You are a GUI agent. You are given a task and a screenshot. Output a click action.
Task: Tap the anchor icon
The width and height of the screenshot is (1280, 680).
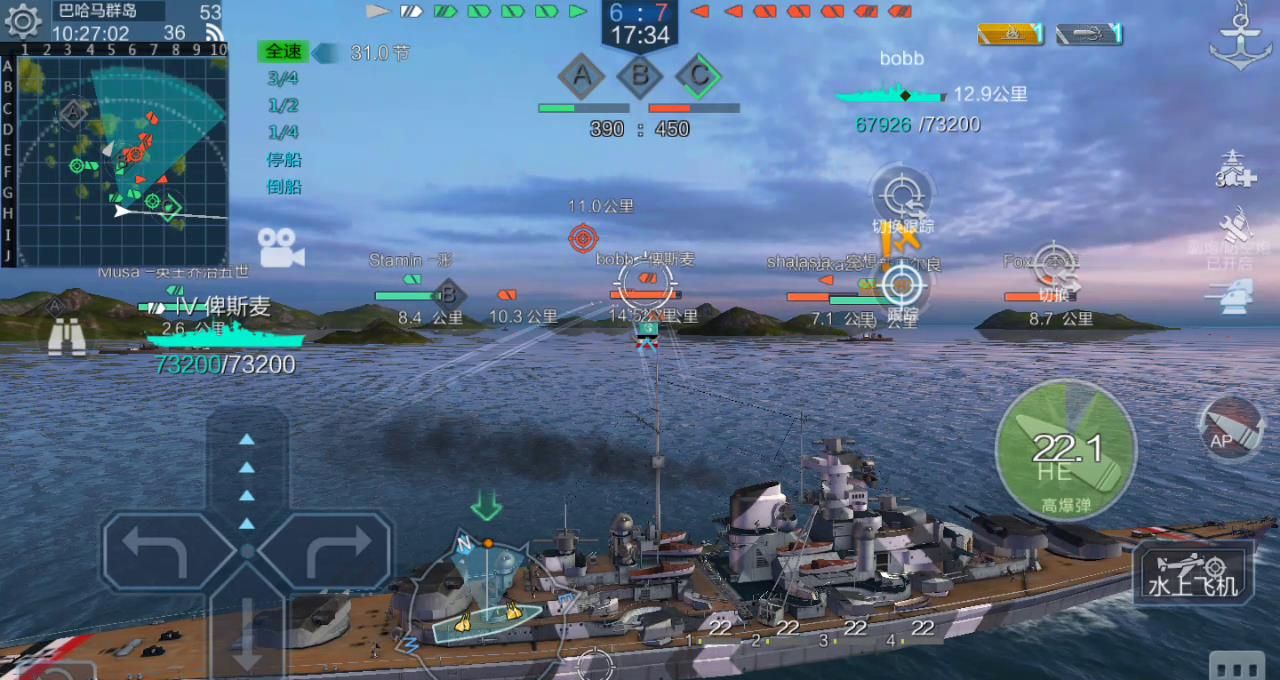[1239, 42]
